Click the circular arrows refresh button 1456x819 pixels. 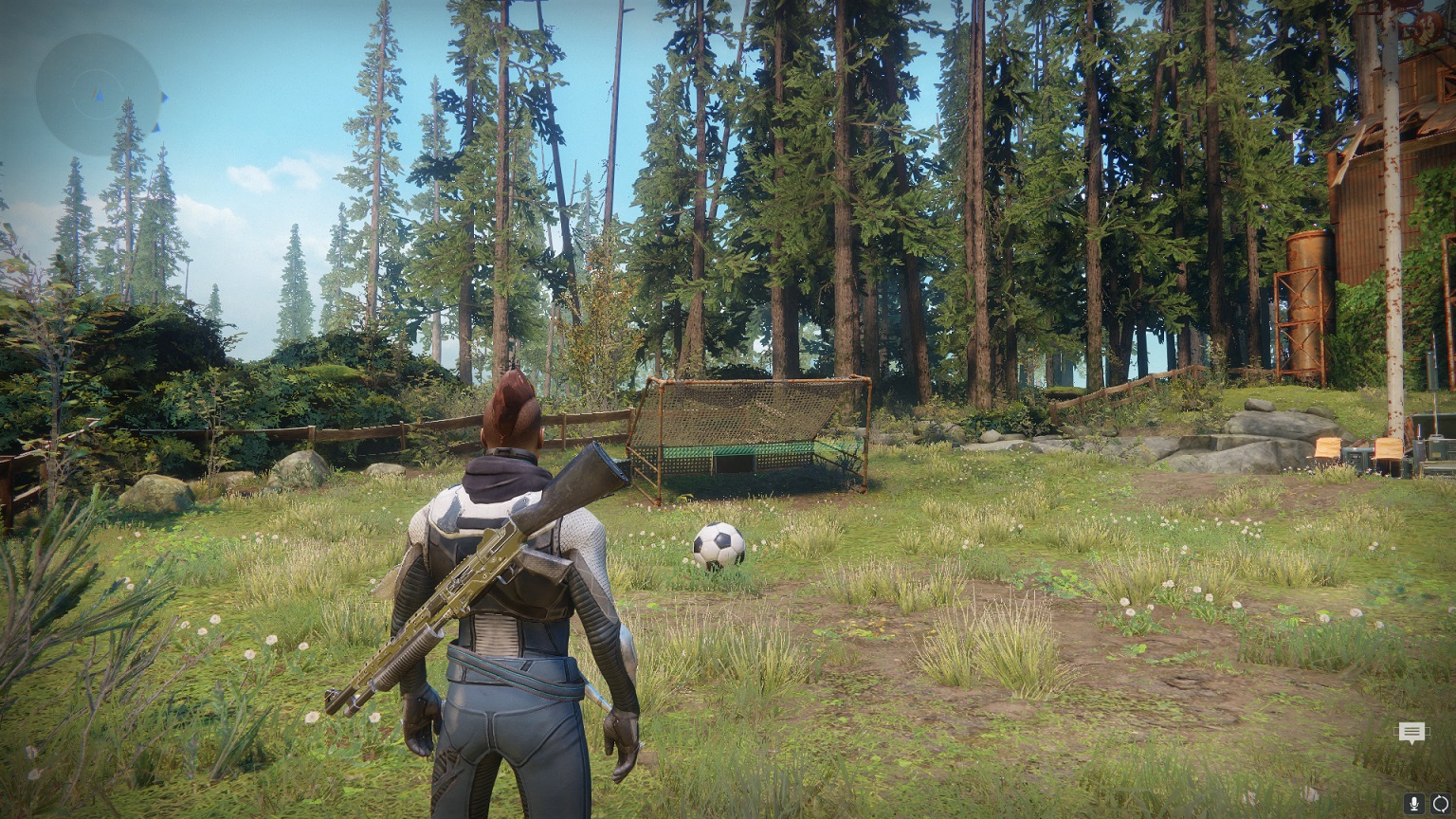pyautogui.click(x=1440, y=804)
